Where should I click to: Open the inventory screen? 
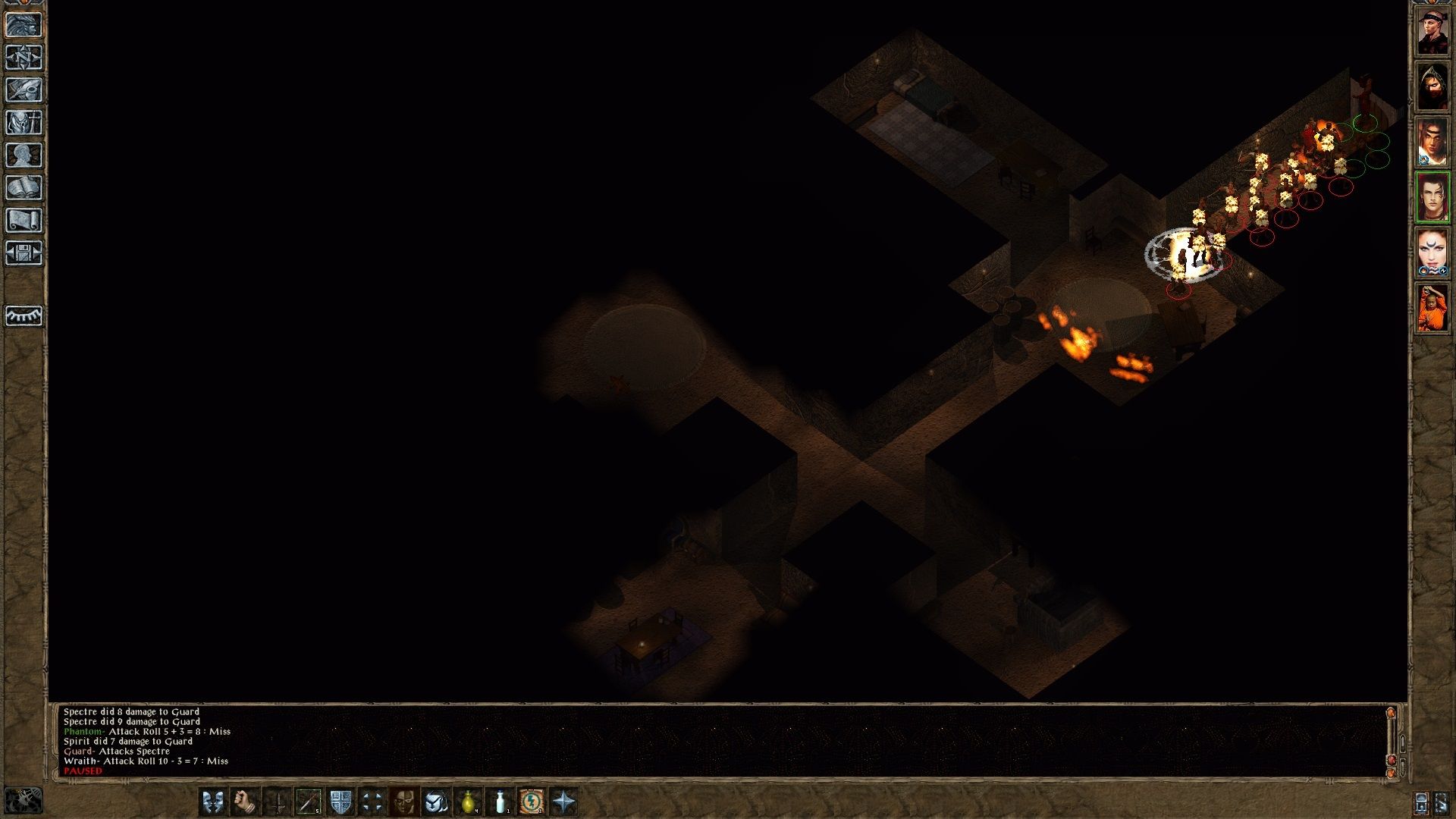[x=25, y=121]
